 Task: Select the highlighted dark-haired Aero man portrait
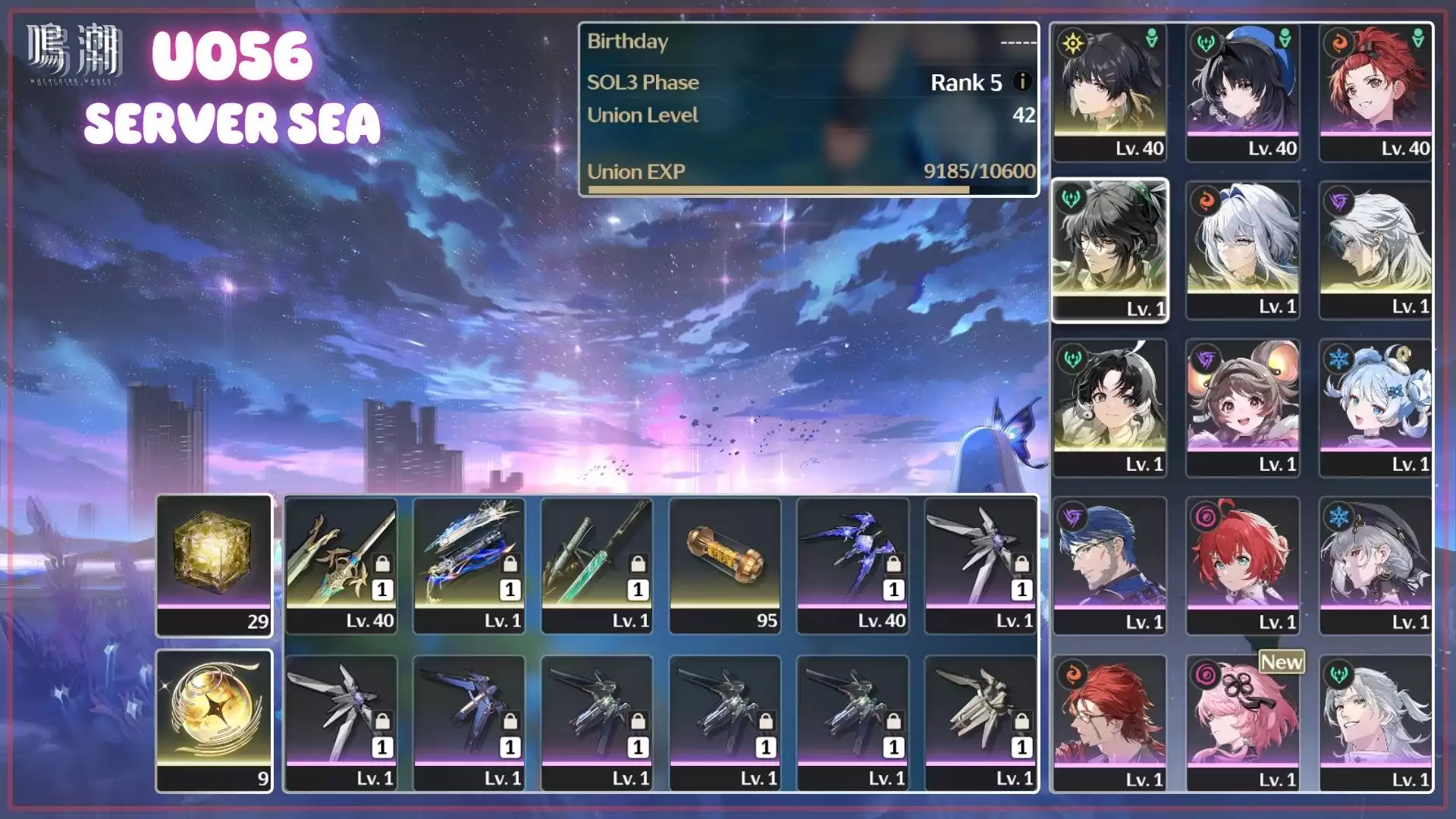1109,249
